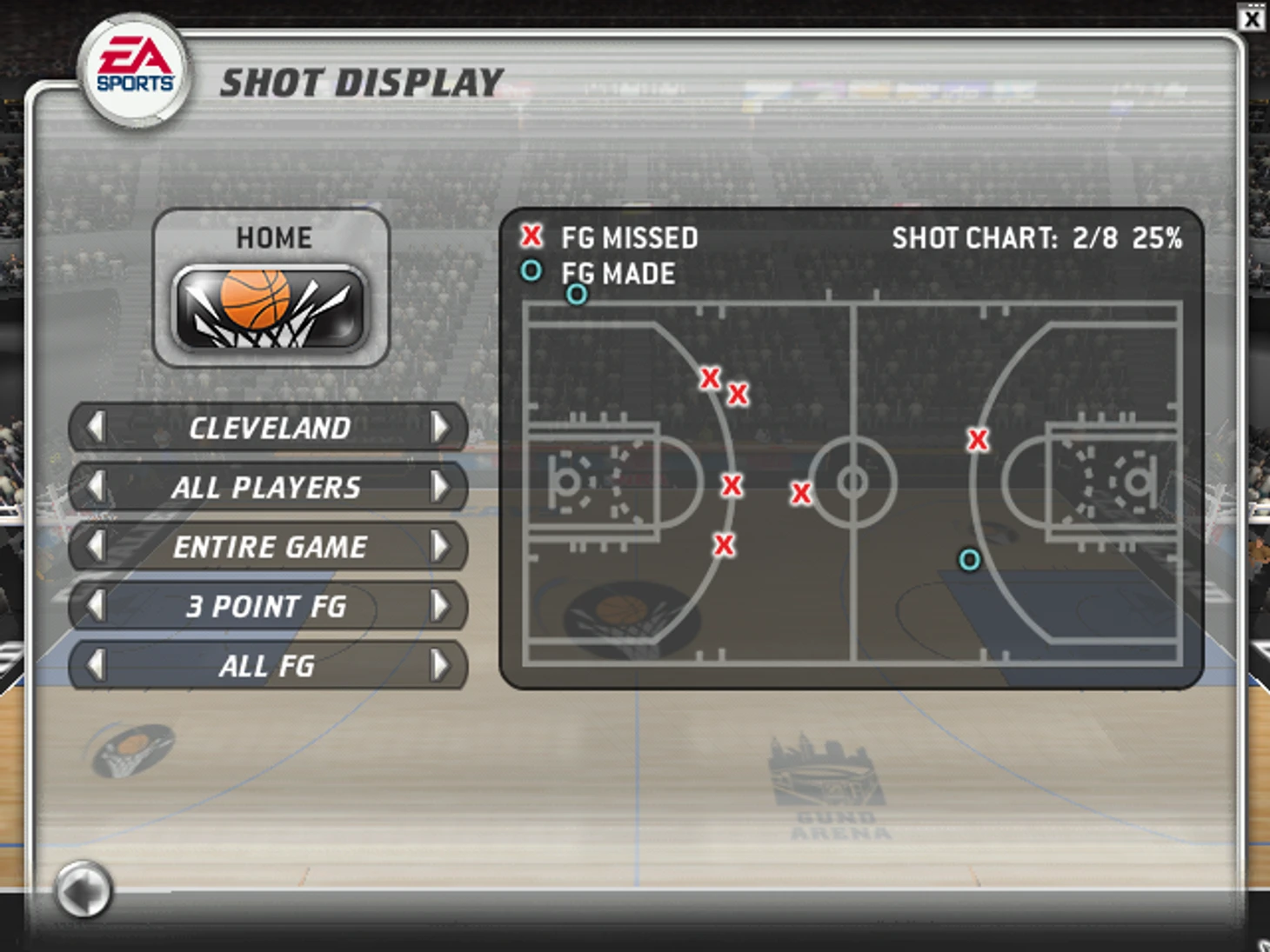
Task: Advance to next option after All Players
Action: click(439, 487)
